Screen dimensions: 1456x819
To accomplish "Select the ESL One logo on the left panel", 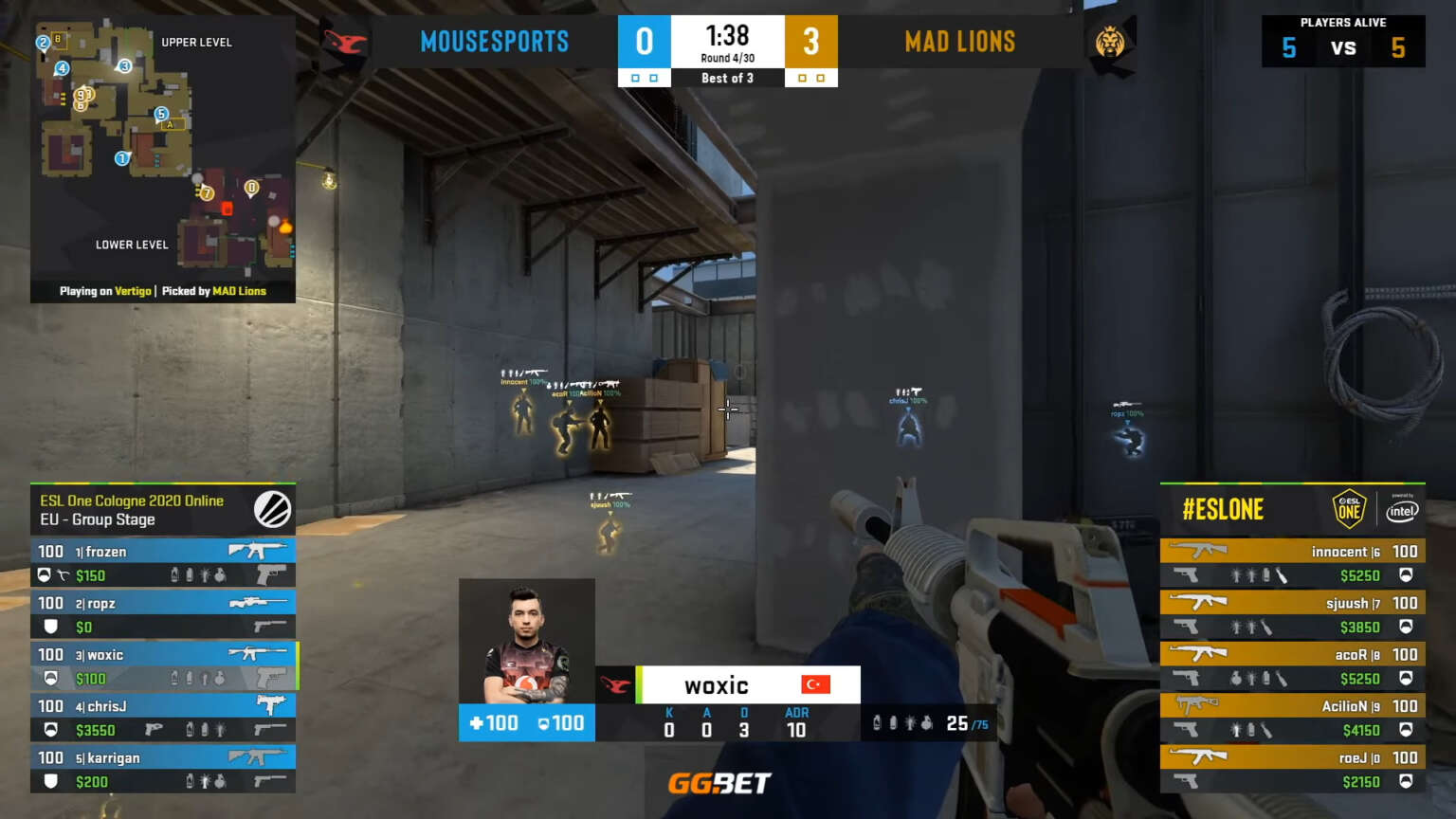I will pos(273,509).
